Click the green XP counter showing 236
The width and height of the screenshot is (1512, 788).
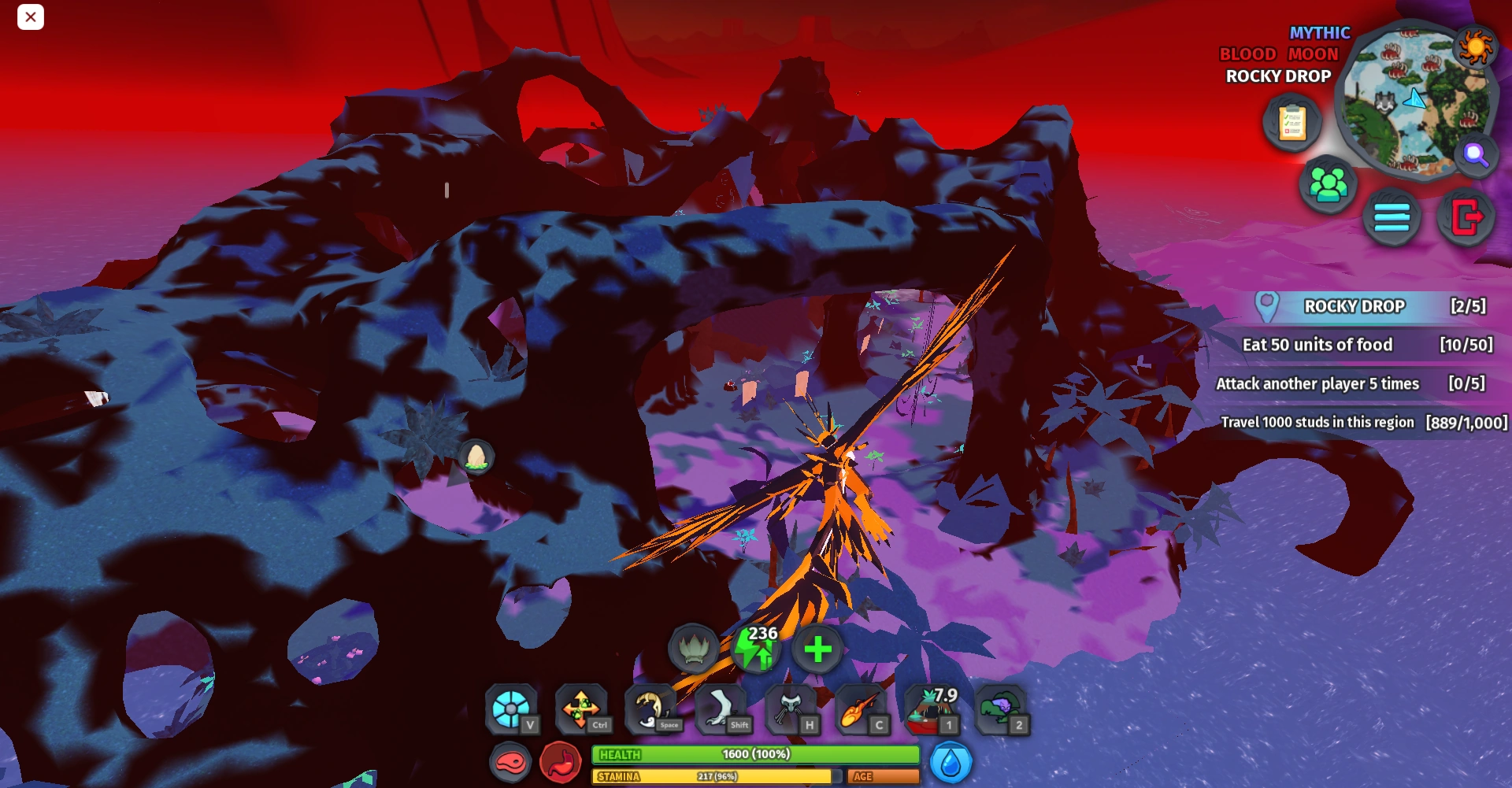[x=758, y=649]
